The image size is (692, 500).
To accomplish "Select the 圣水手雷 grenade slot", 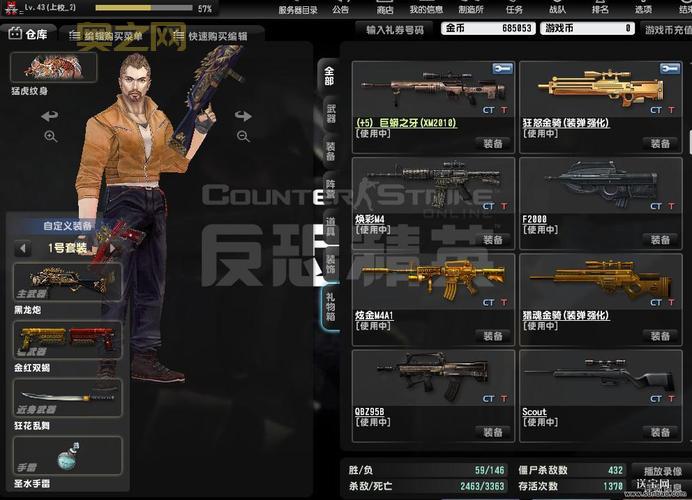I will click(x=67, y=455).
